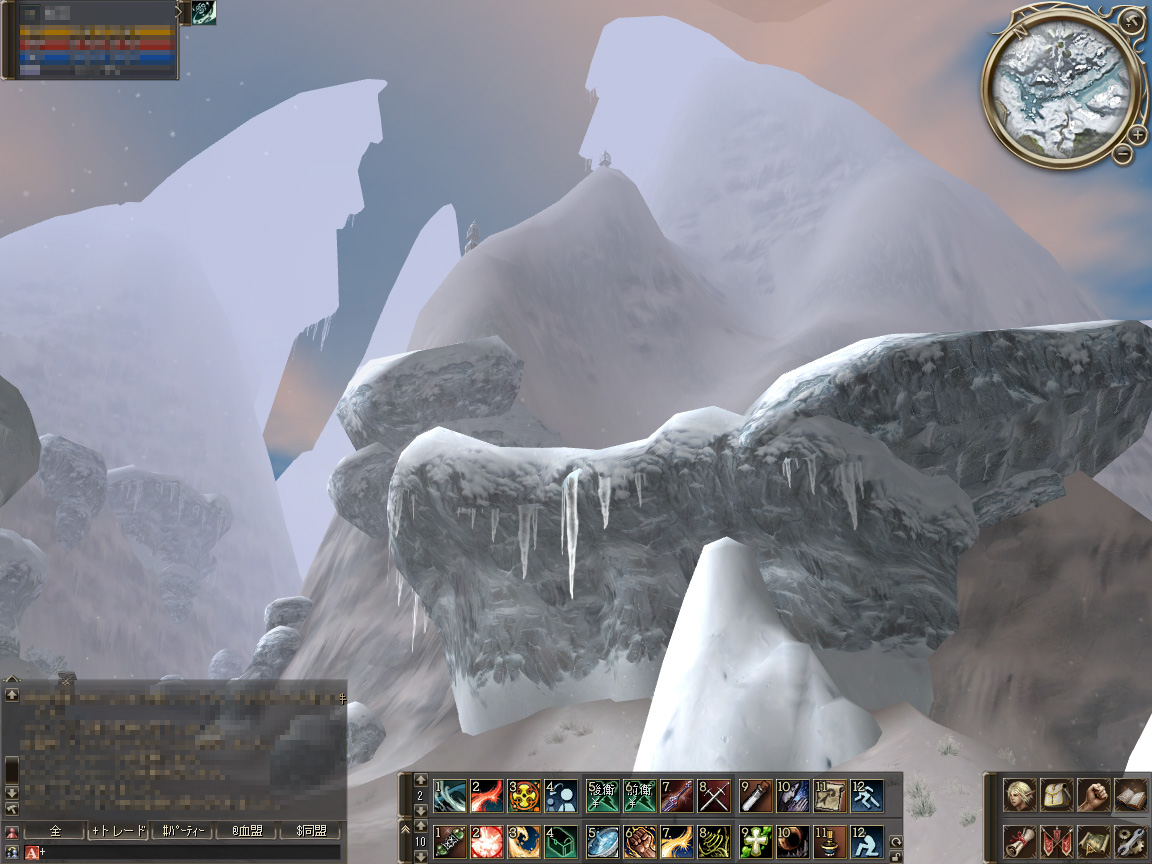The image size is (1152, 864).
Task: Open the inventory bag
Action: 1056,795
